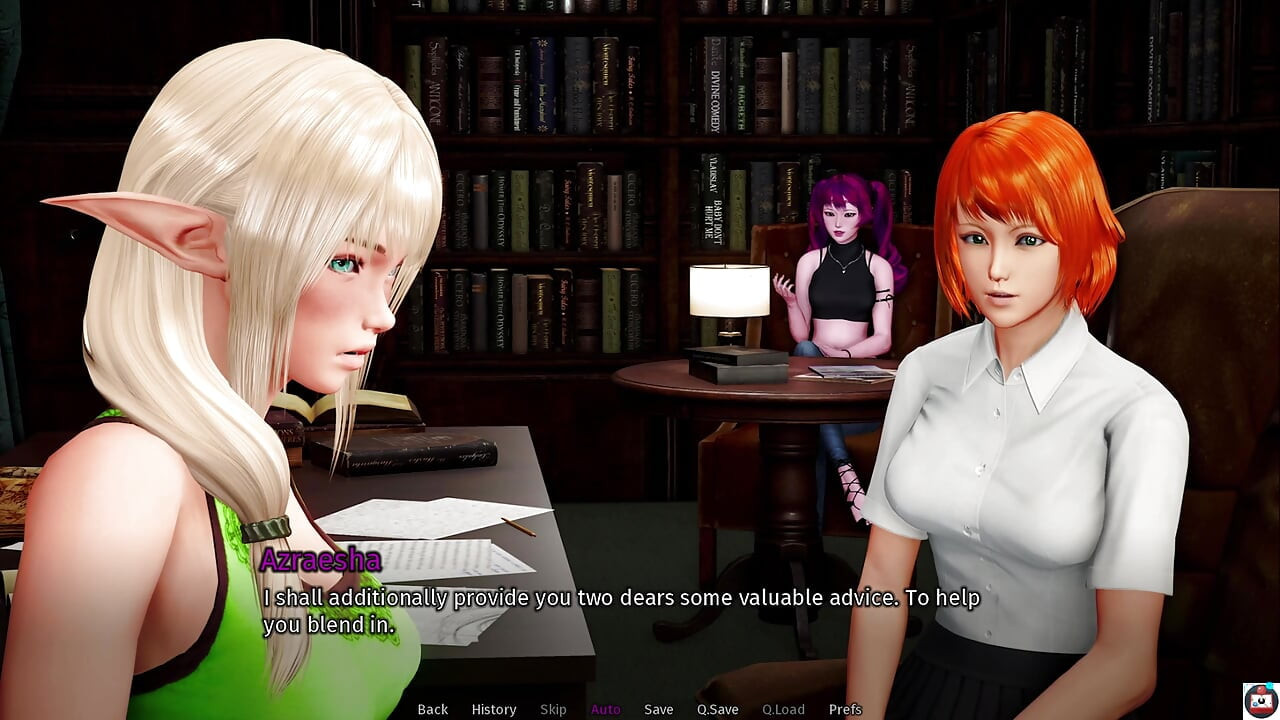The image size is (1280, 720).
Task: Open the dialogue History
Action: coord(493,709)
